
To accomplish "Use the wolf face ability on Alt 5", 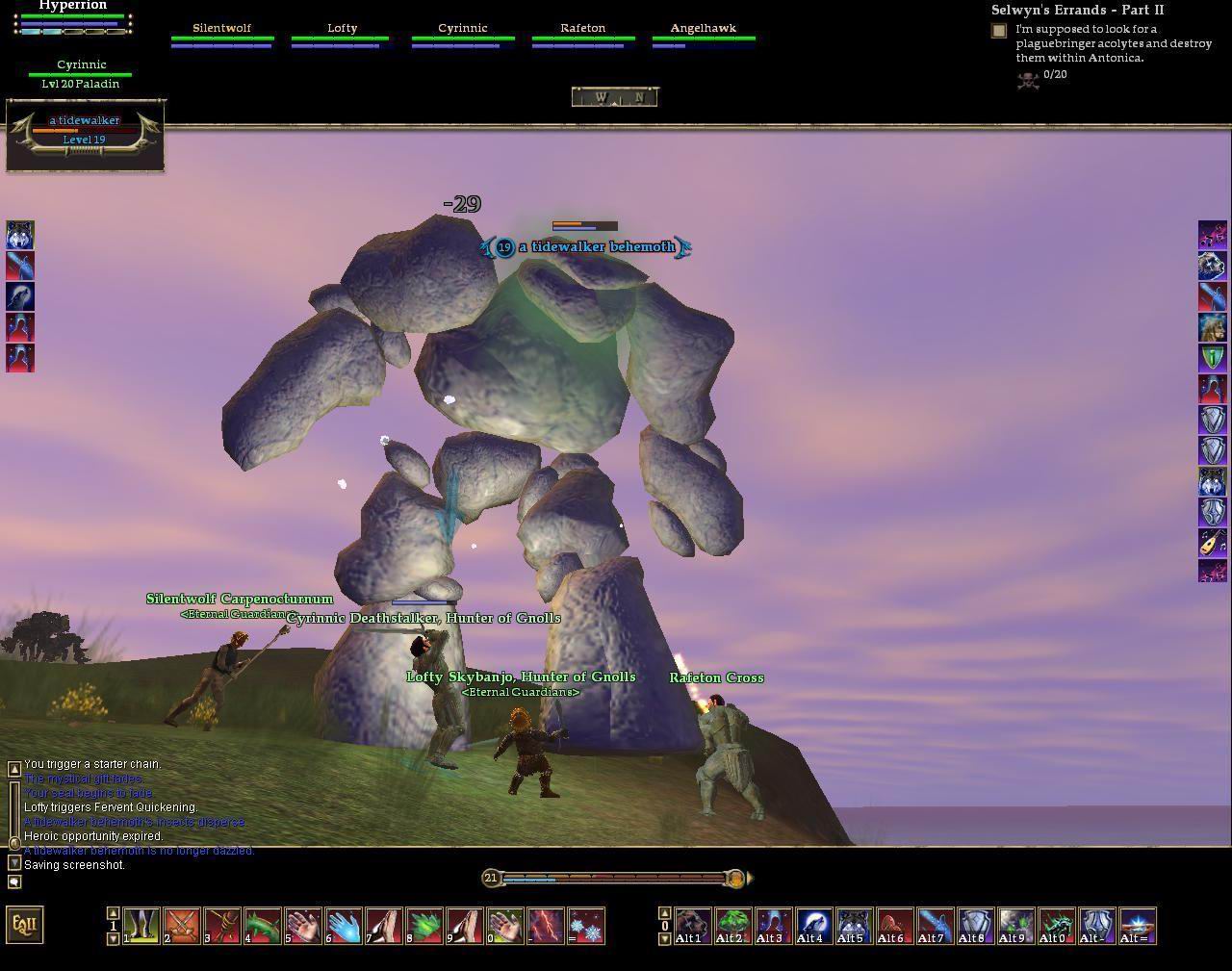I will (854, 926).
